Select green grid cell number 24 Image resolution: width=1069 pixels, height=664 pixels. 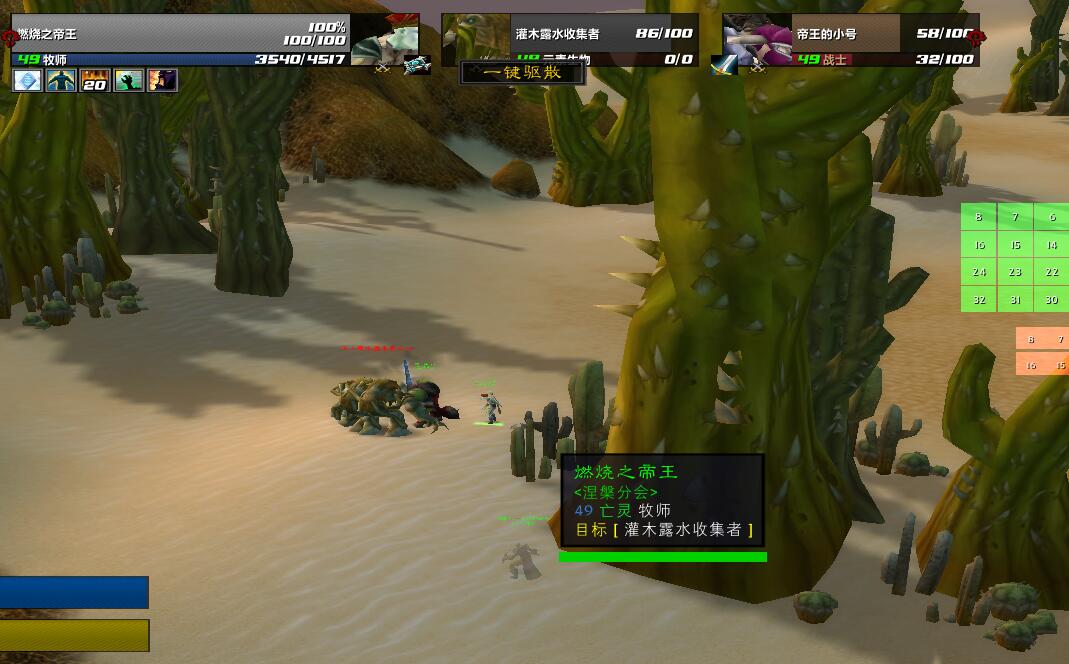(x=979, y=272)
